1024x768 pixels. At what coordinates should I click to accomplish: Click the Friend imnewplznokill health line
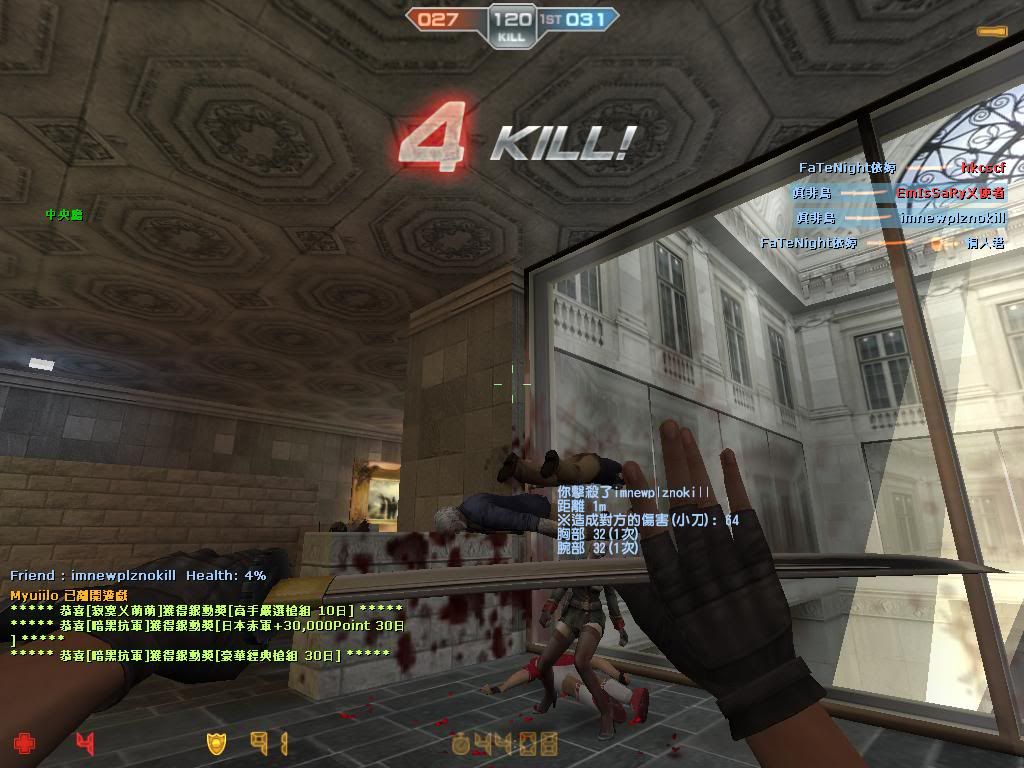pyautogui.click(x=138, y=576)
